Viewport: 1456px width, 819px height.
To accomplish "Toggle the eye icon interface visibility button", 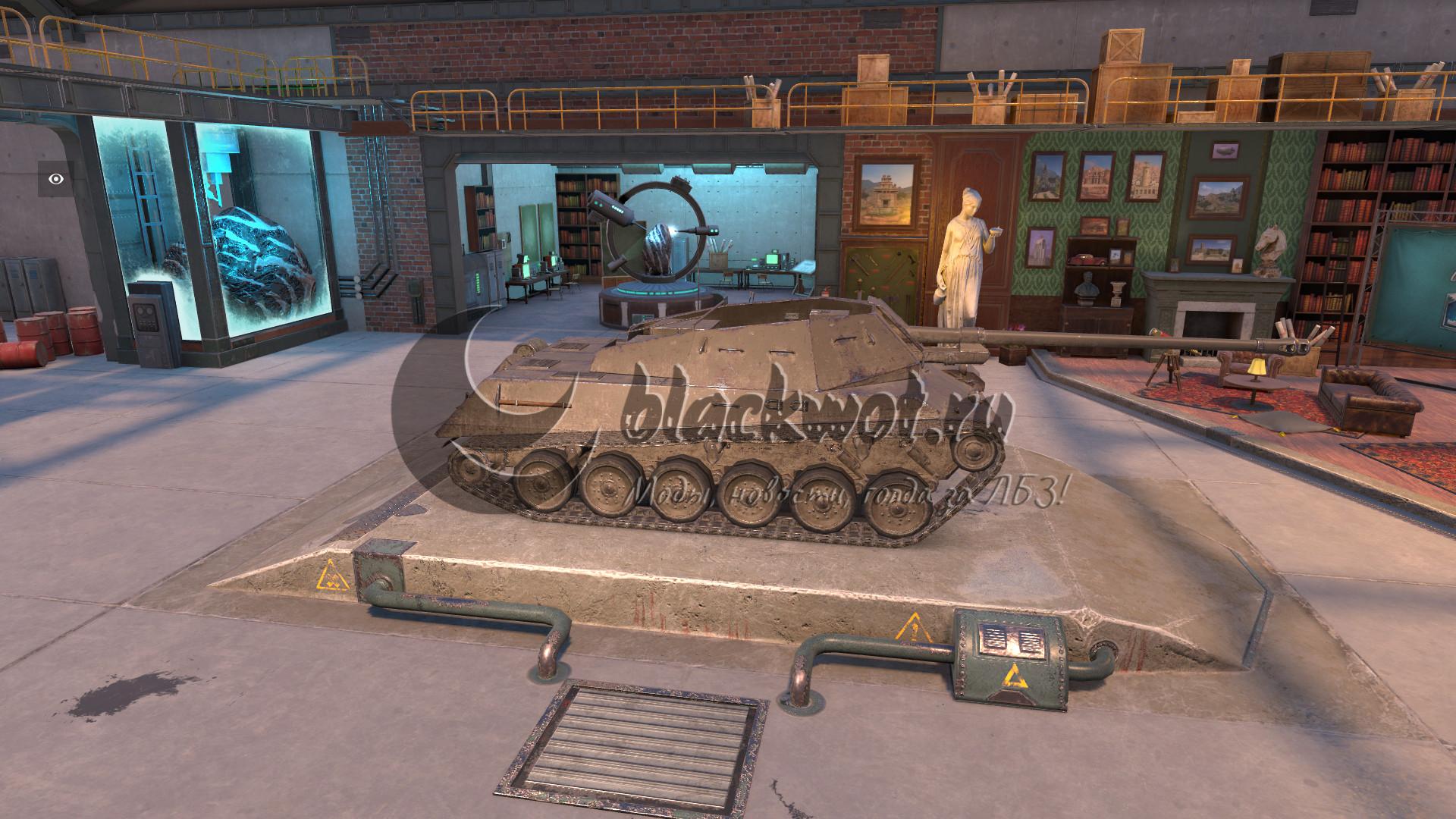I will pyautogui.click(x=56, y=179).
